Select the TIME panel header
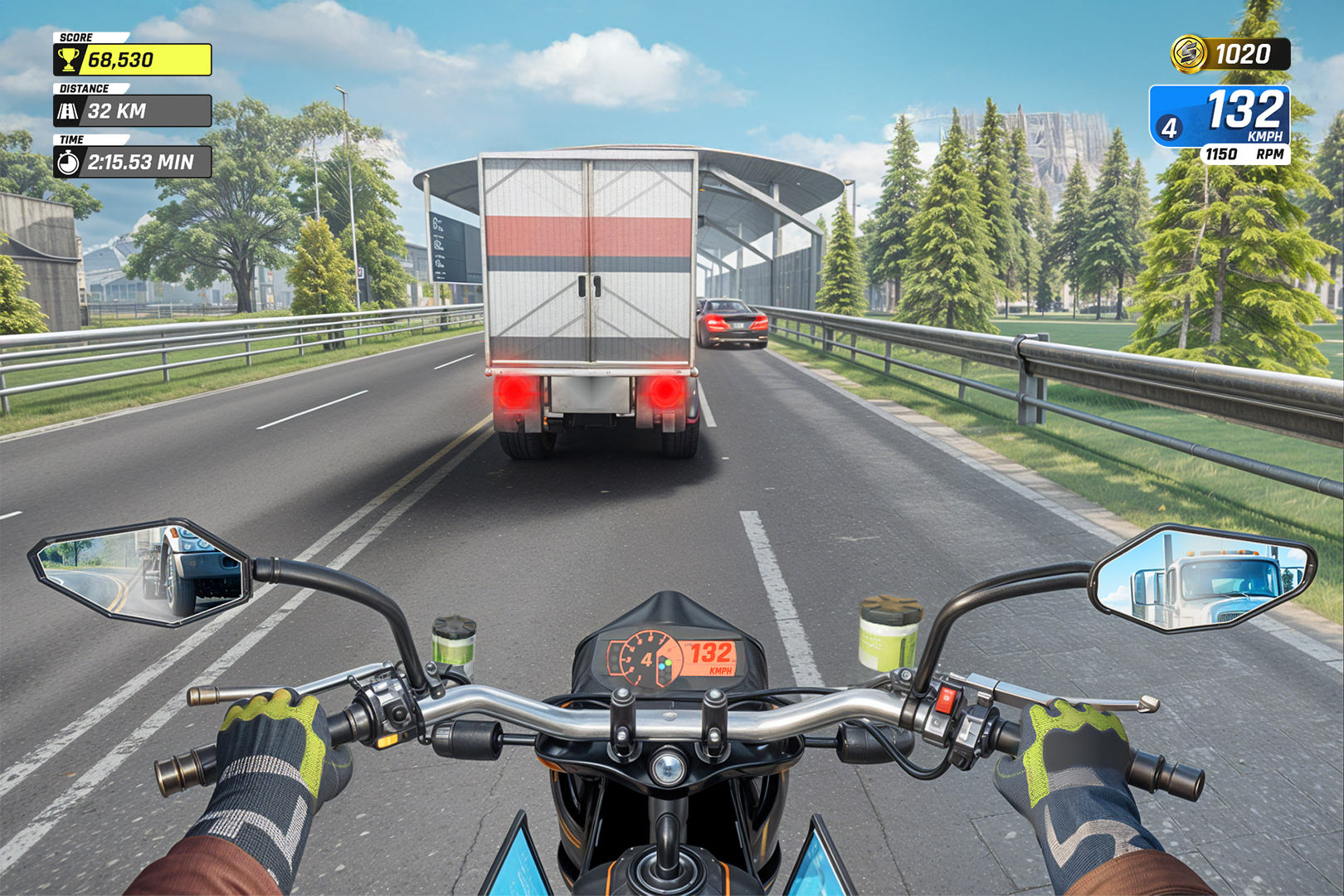Screen dimensions: 1344x896 coord(73,140)
